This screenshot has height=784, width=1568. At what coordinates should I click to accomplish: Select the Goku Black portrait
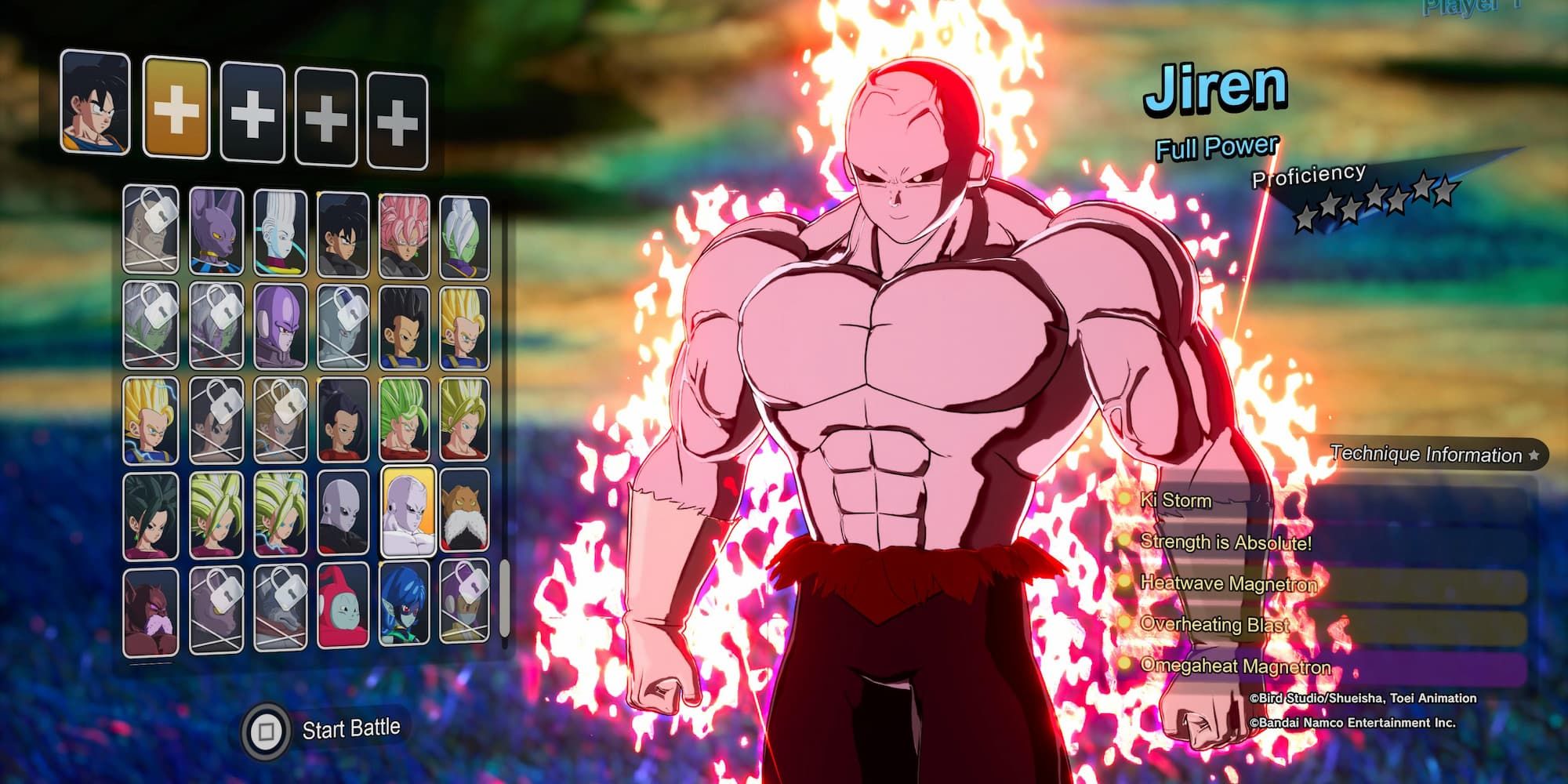342,231
